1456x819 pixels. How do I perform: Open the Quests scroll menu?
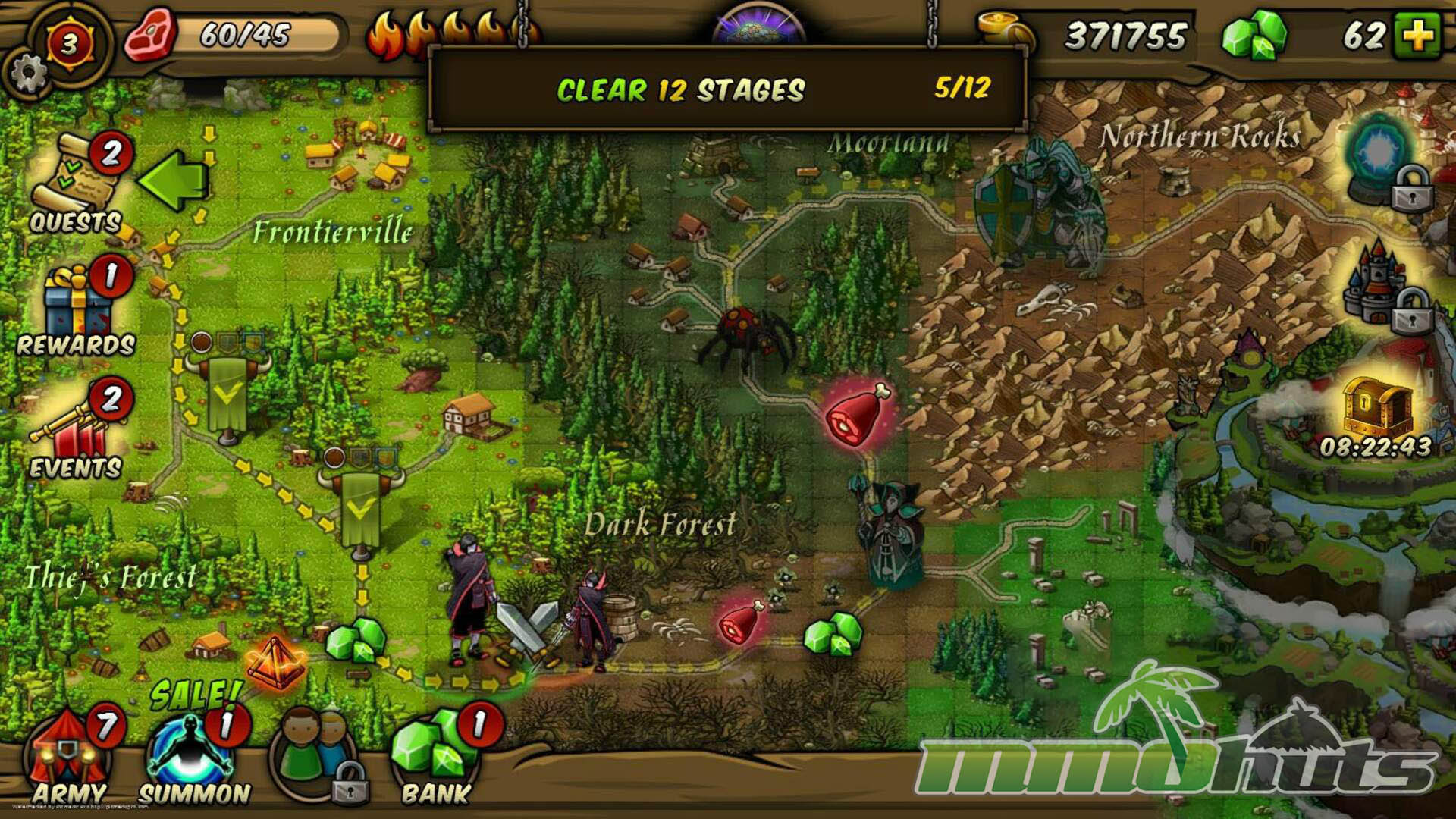pos(76,184)
